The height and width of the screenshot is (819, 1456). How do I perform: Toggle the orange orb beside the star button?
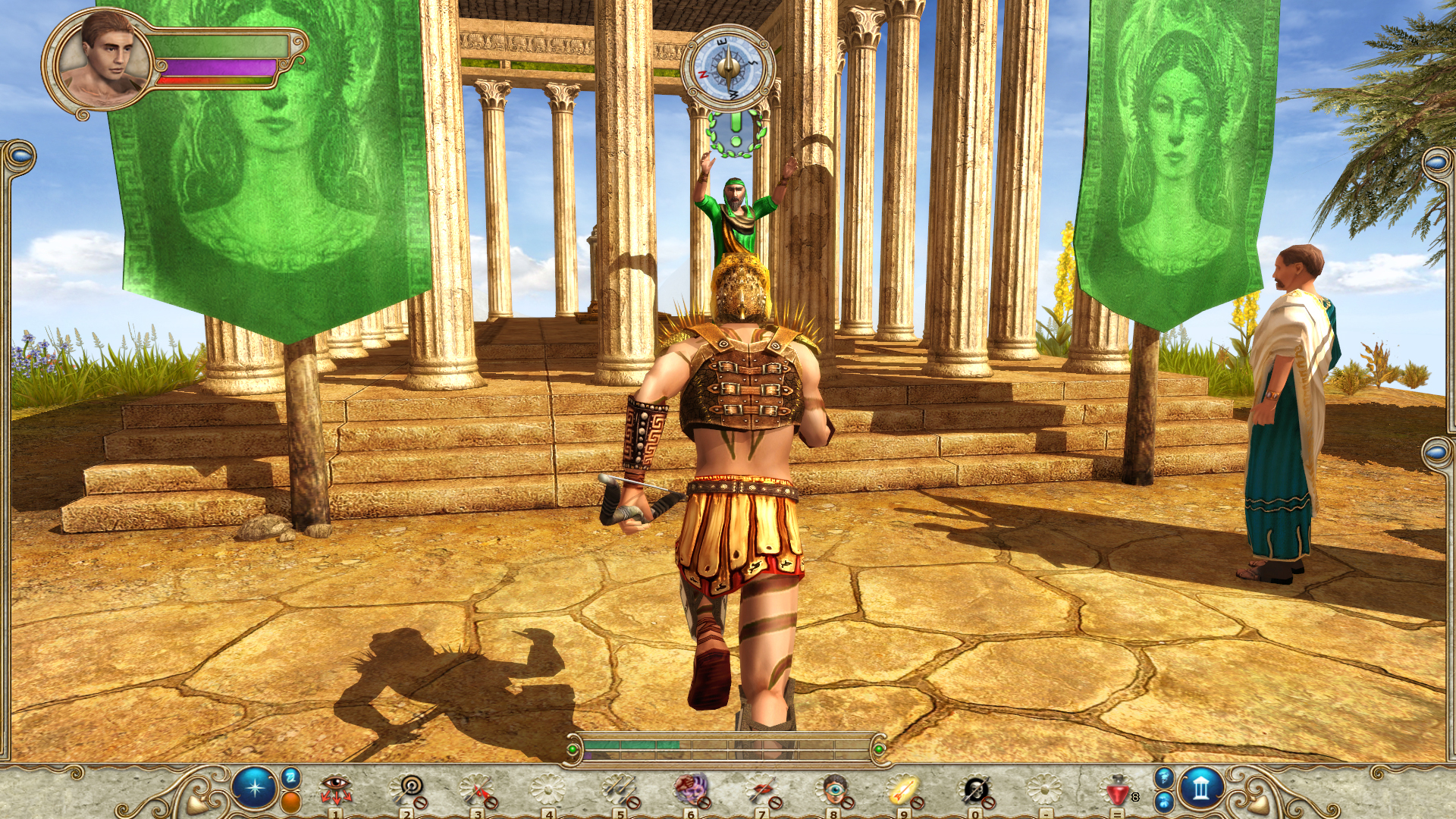pyautogui.click(x=289, y=802)
